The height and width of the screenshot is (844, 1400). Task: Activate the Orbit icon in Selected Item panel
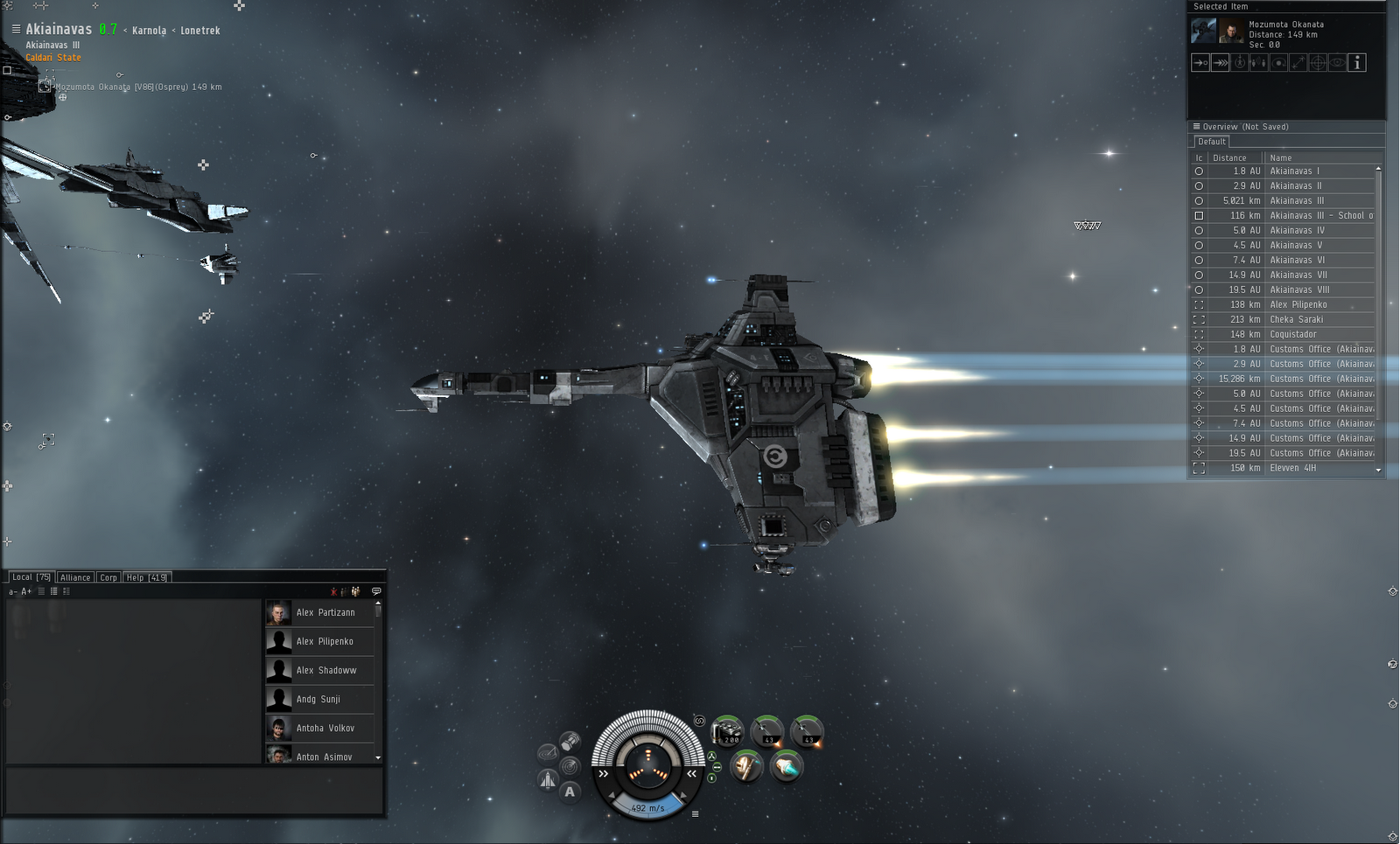click(1277, 62)
